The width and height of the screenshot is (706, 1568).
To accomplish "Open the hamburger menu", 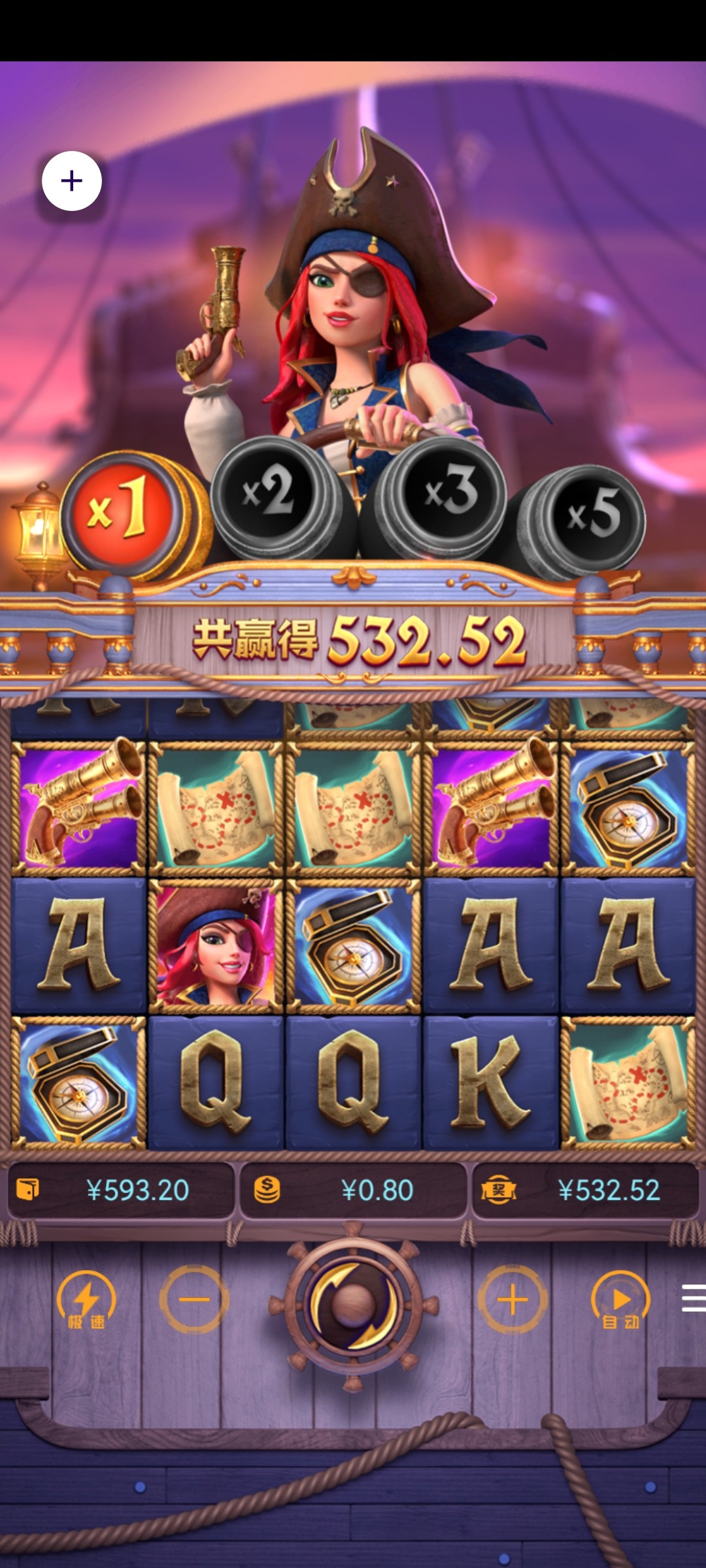I will [693, 1298].
